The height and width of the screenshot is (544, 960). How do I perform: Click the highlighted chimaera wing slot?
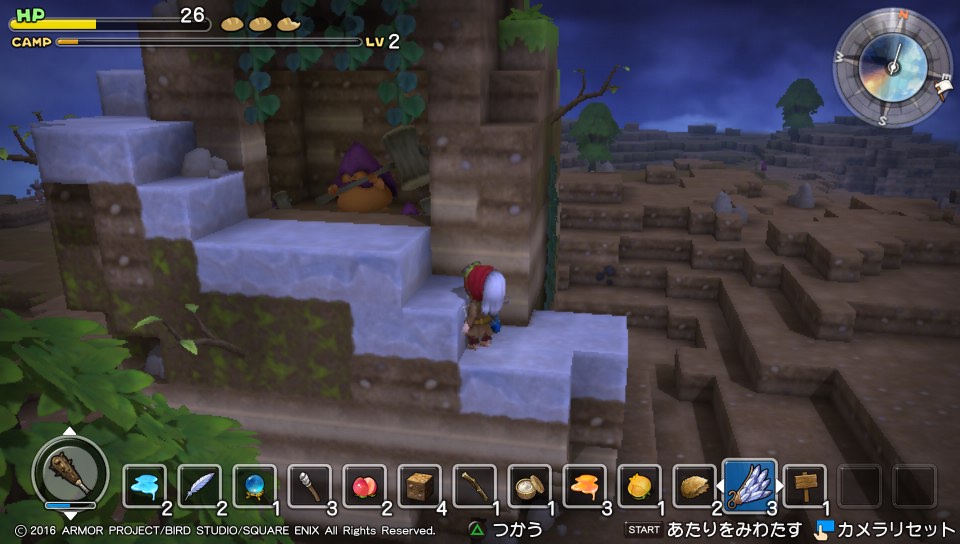point(749,485)
